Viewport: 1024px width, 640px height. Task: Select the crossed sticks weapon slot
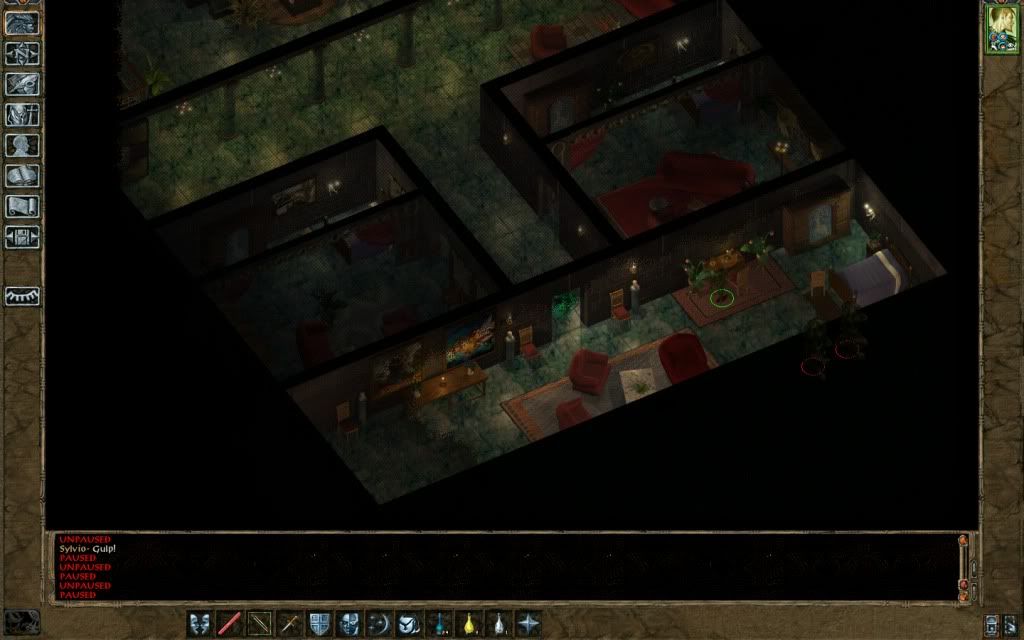(x=260, y=624)
